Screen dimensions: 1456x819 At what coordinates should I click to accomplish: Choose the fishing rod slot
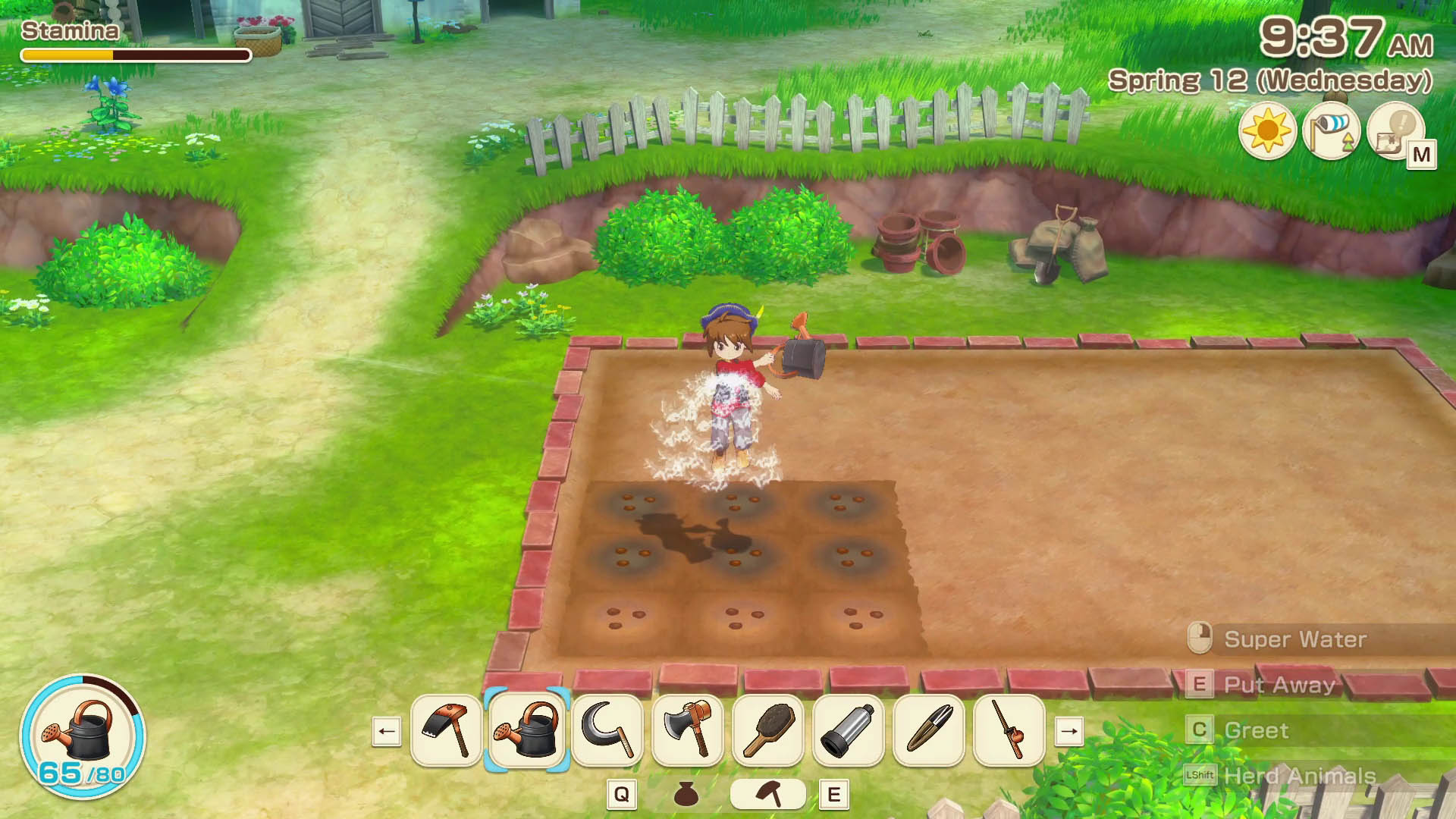[x=1009, y=731]
